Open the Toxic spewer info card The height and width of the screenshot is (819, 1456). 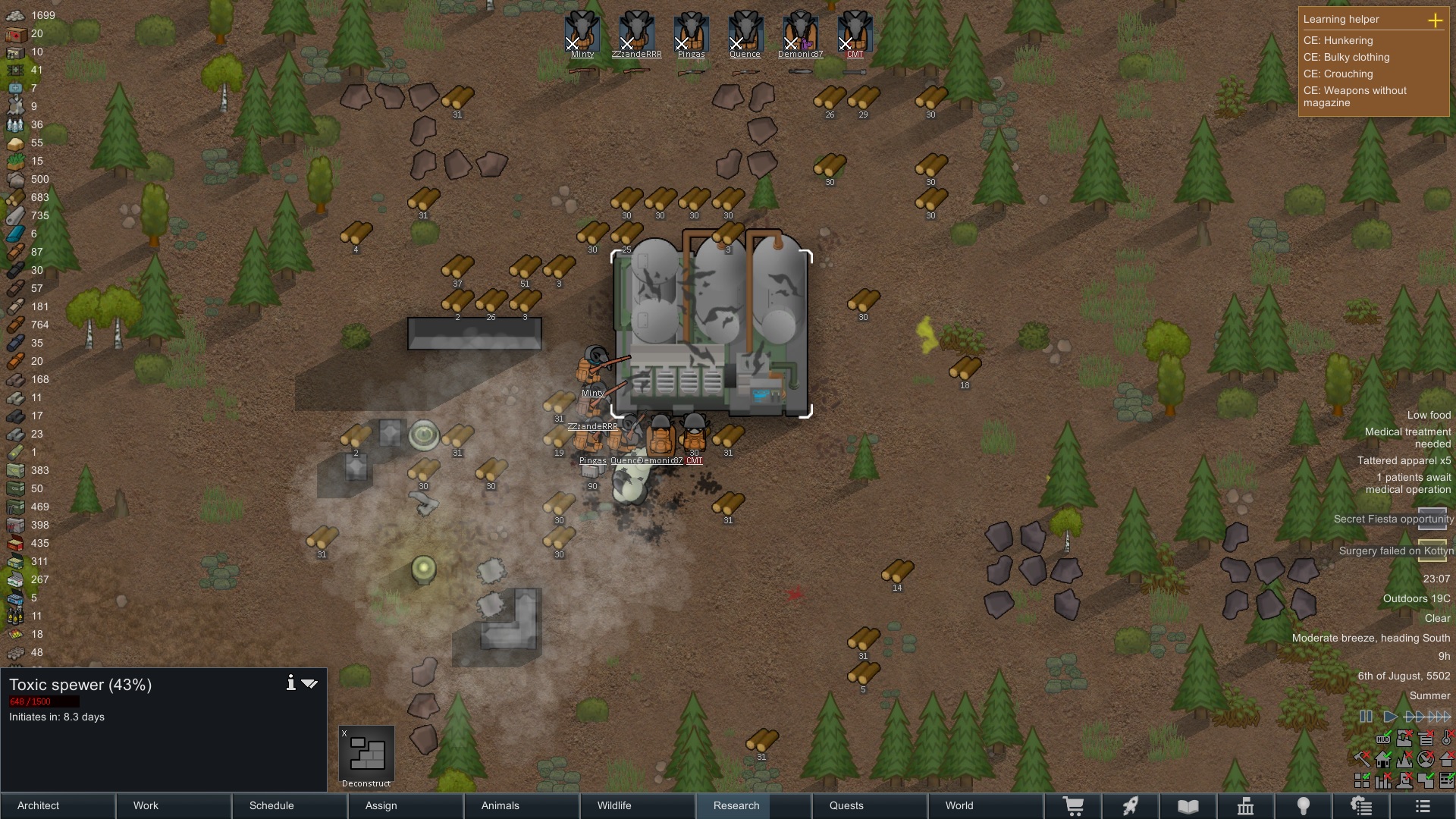point(290,683)
